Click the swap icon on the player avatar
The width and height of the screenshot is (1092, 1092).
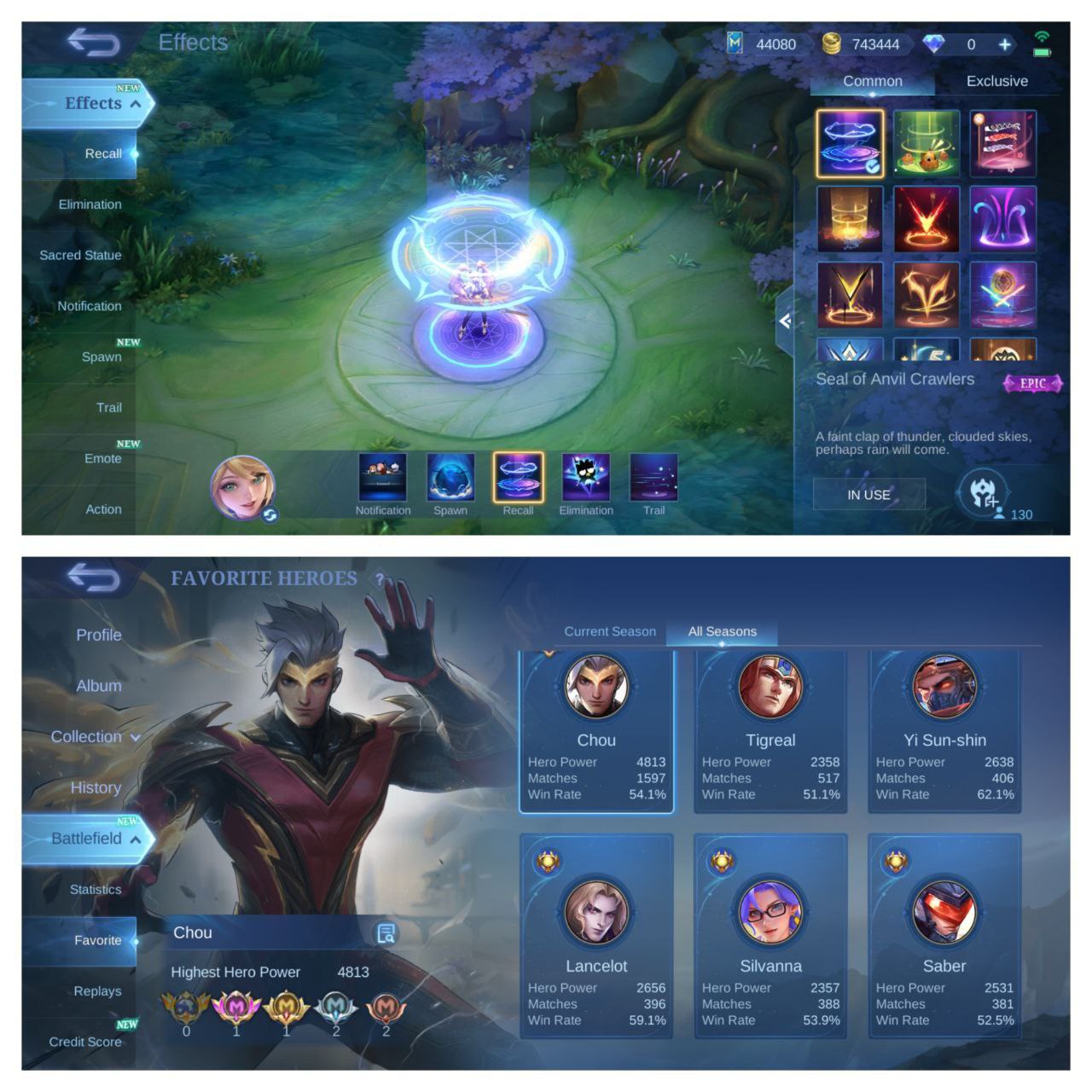[x=271, y=516]
